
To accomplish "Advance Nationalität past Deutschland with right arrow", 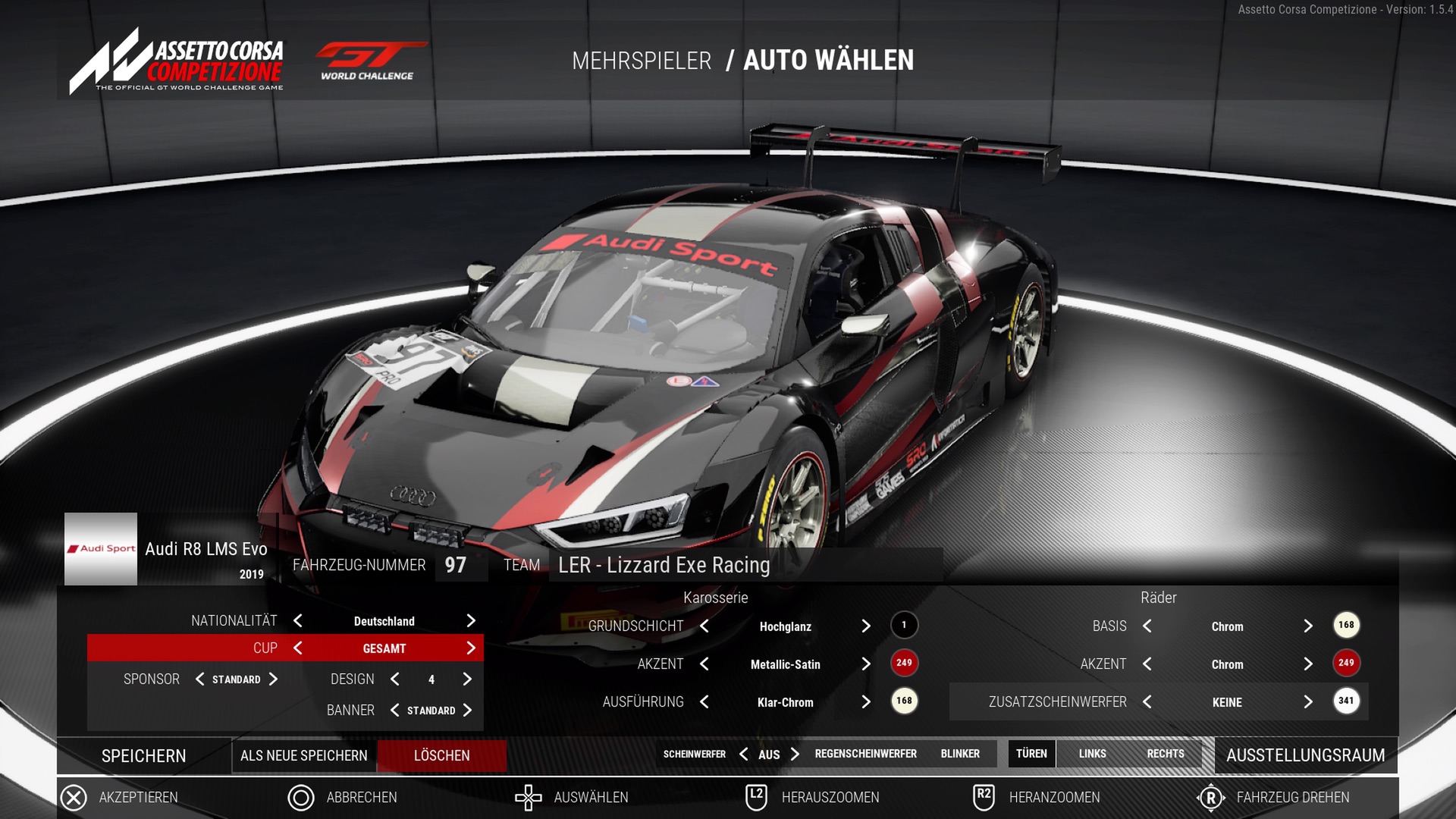I will coord(471,621).
